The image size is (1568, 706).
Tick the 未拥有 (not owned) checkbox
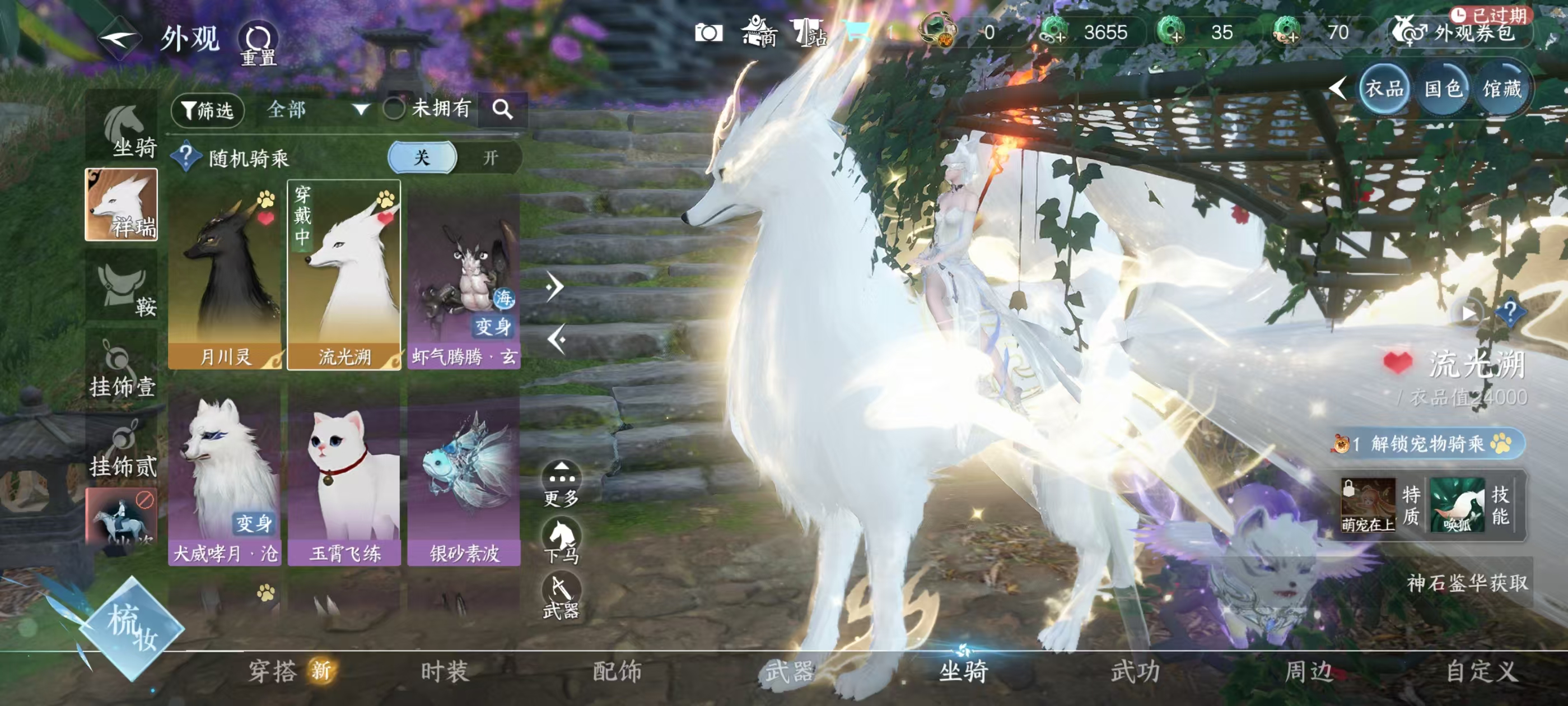click(394, 109)
